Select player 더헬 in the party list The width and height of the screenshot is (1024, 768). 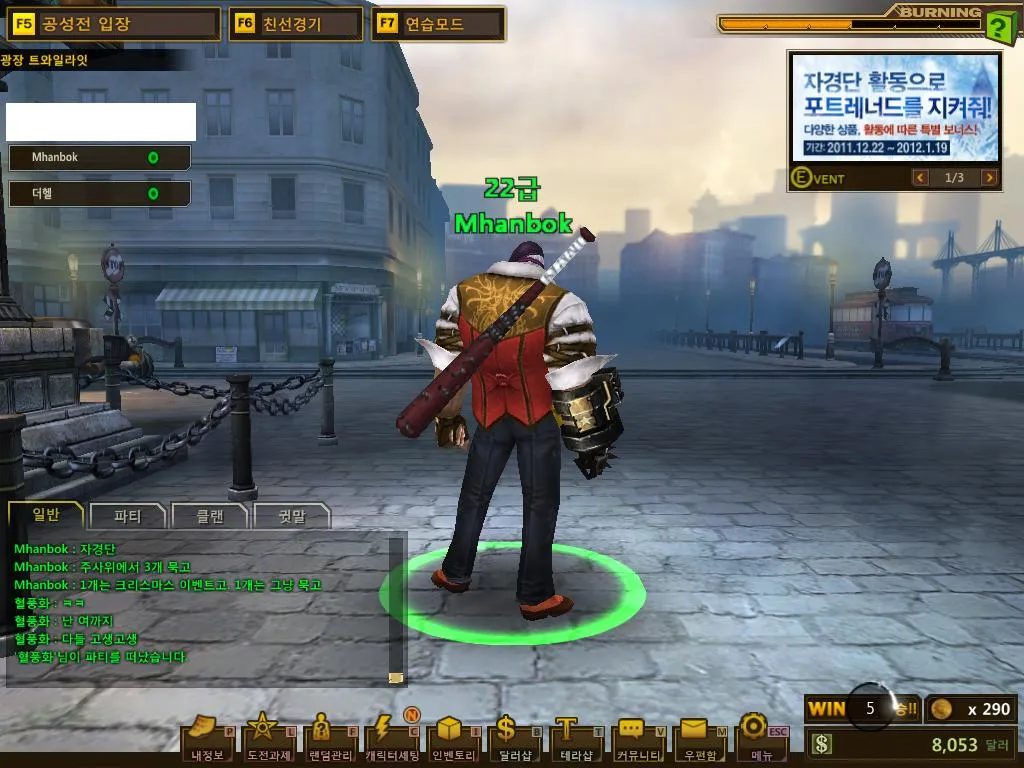coord(98,193)
